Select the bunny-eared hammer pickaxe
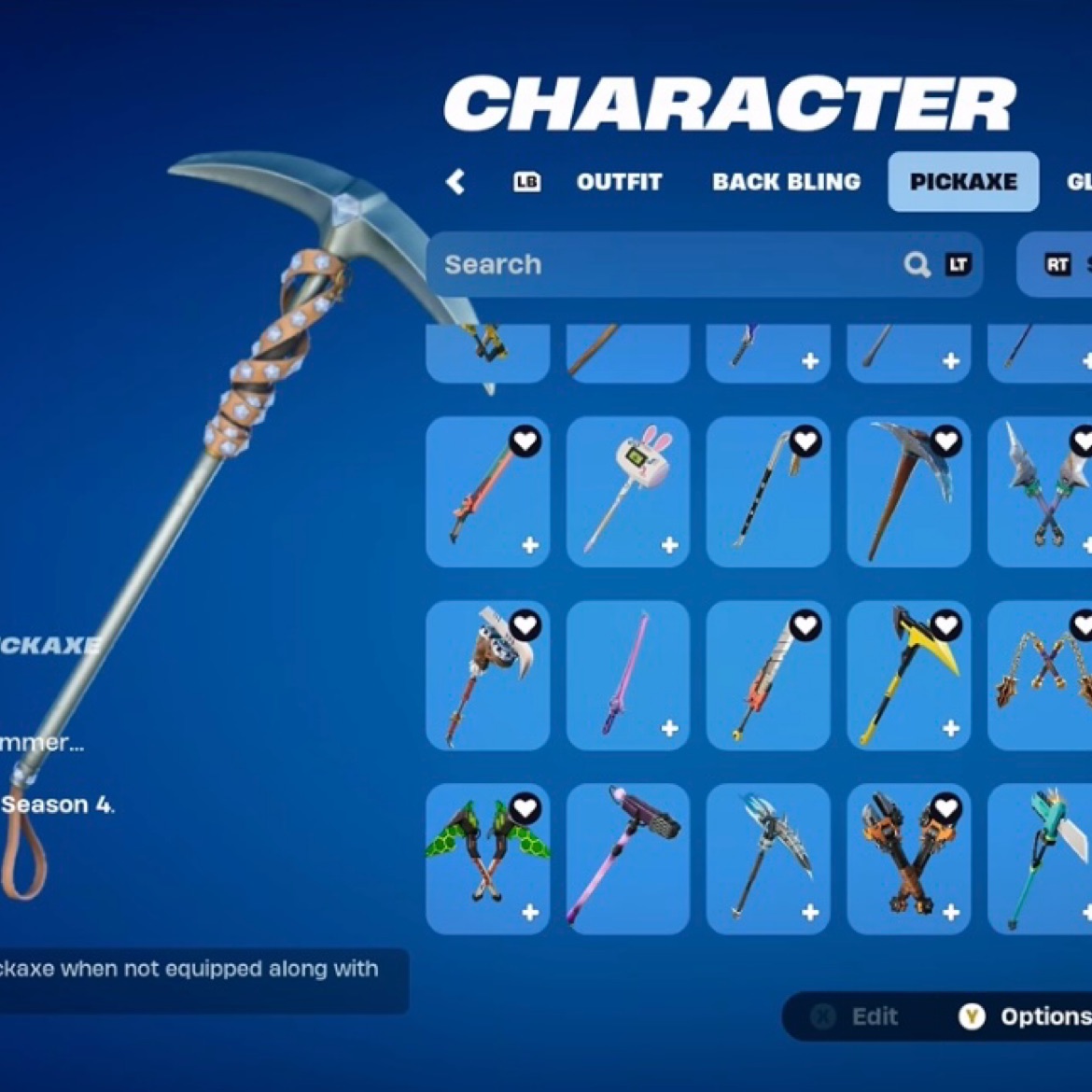This screenshot has height=1092, width=1092. (x=627, y=491)
